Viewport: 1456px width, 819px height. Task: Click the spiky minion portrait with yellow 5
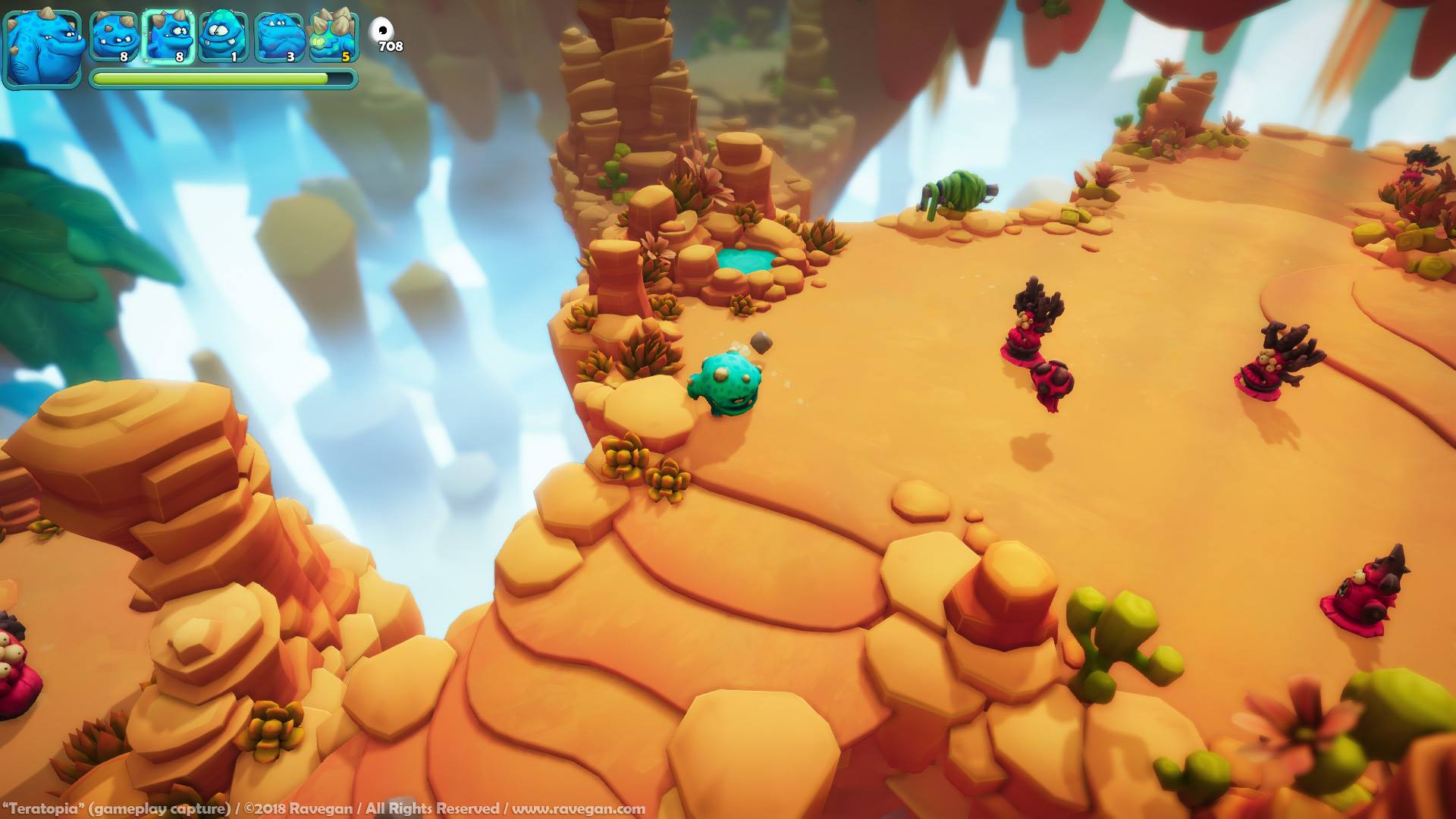[332, 34]
